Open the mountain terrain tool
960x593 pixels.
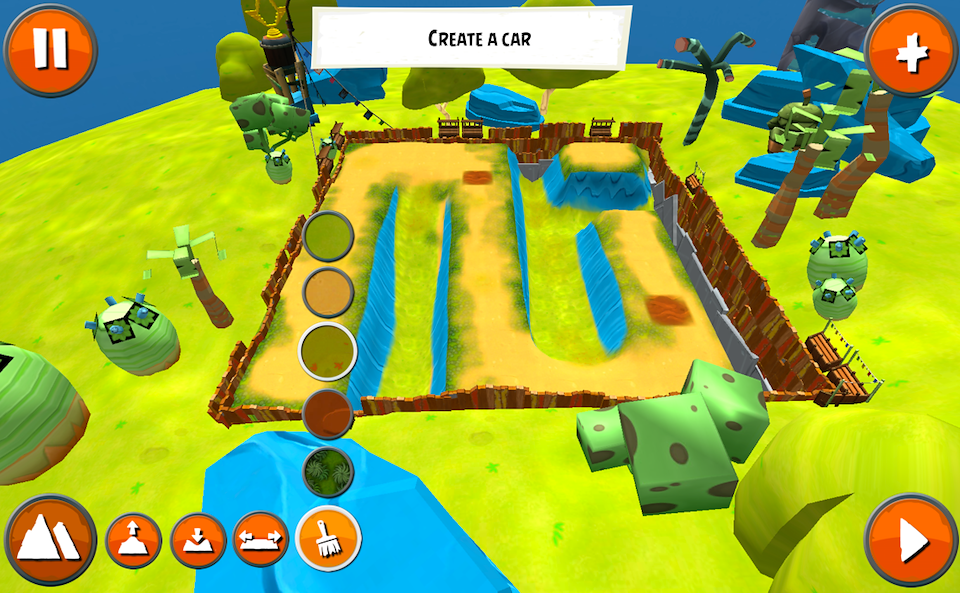click(x=51, y=541)
